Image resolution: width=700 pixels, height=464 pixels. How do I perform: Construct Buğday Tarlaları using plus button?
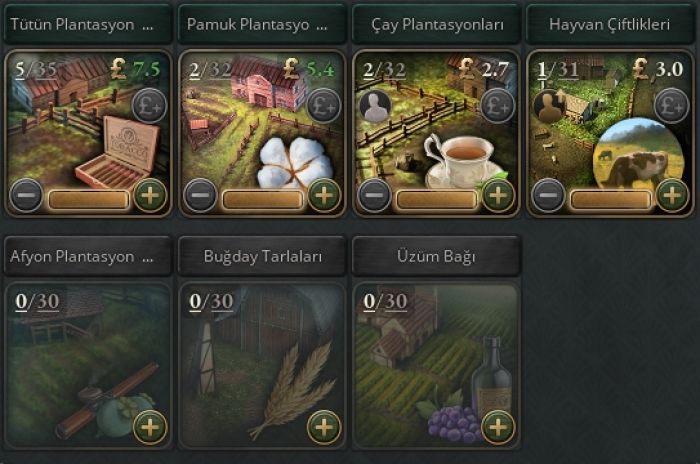coord(323,427)
